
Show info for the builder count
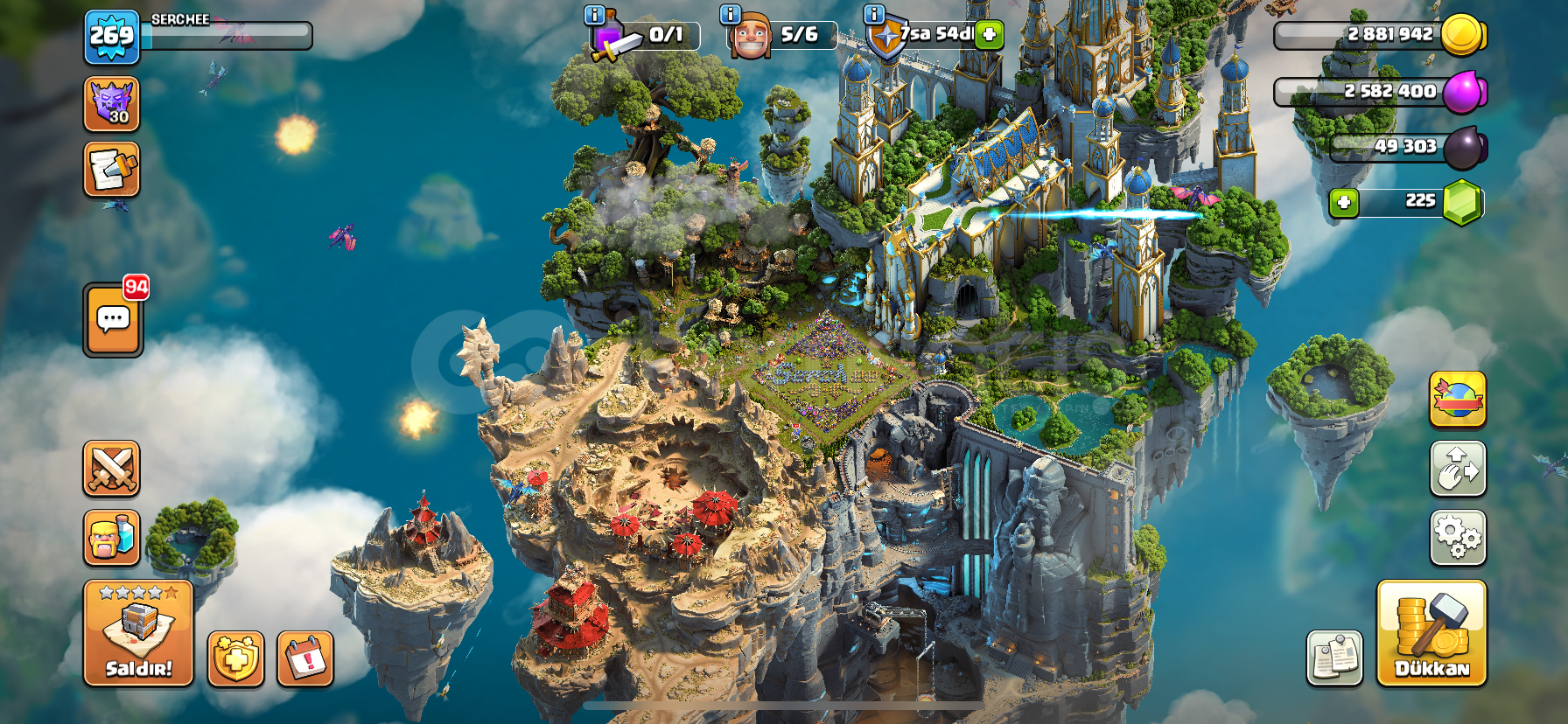click(730, 14)
